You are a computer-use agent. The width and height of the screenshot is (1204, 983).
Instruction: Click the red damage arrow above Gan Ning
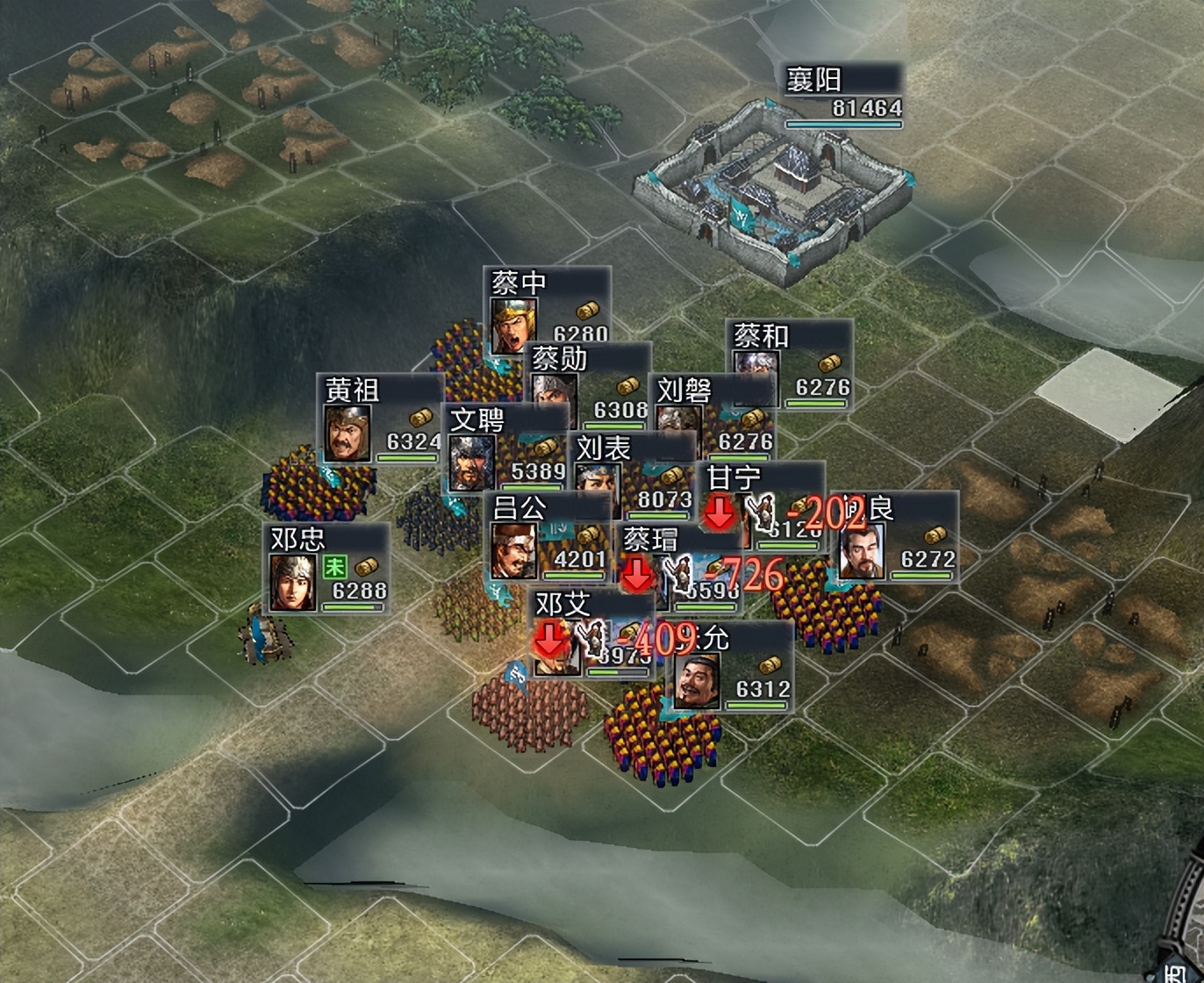[x=718, y=513]
